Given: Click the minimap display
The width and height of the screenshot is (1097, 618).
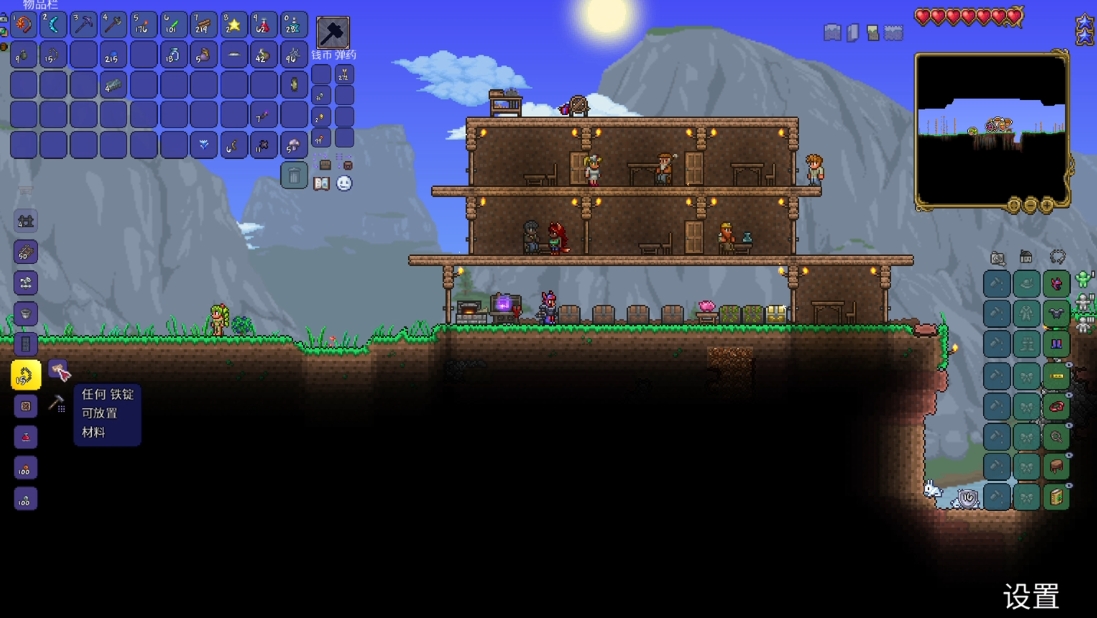Looking at the screenshot, I should point(991,128).
